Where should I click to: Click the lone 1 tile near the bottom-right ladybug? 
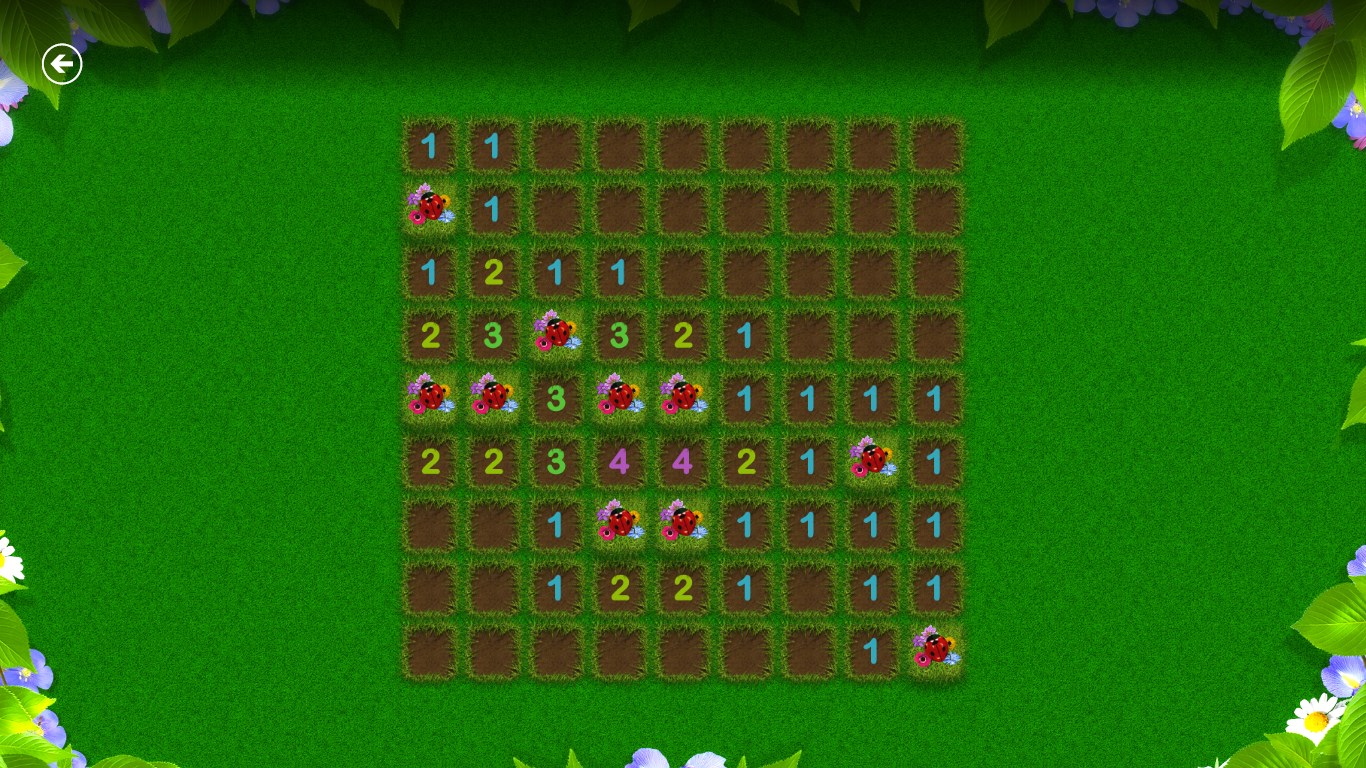click(871, 648)
